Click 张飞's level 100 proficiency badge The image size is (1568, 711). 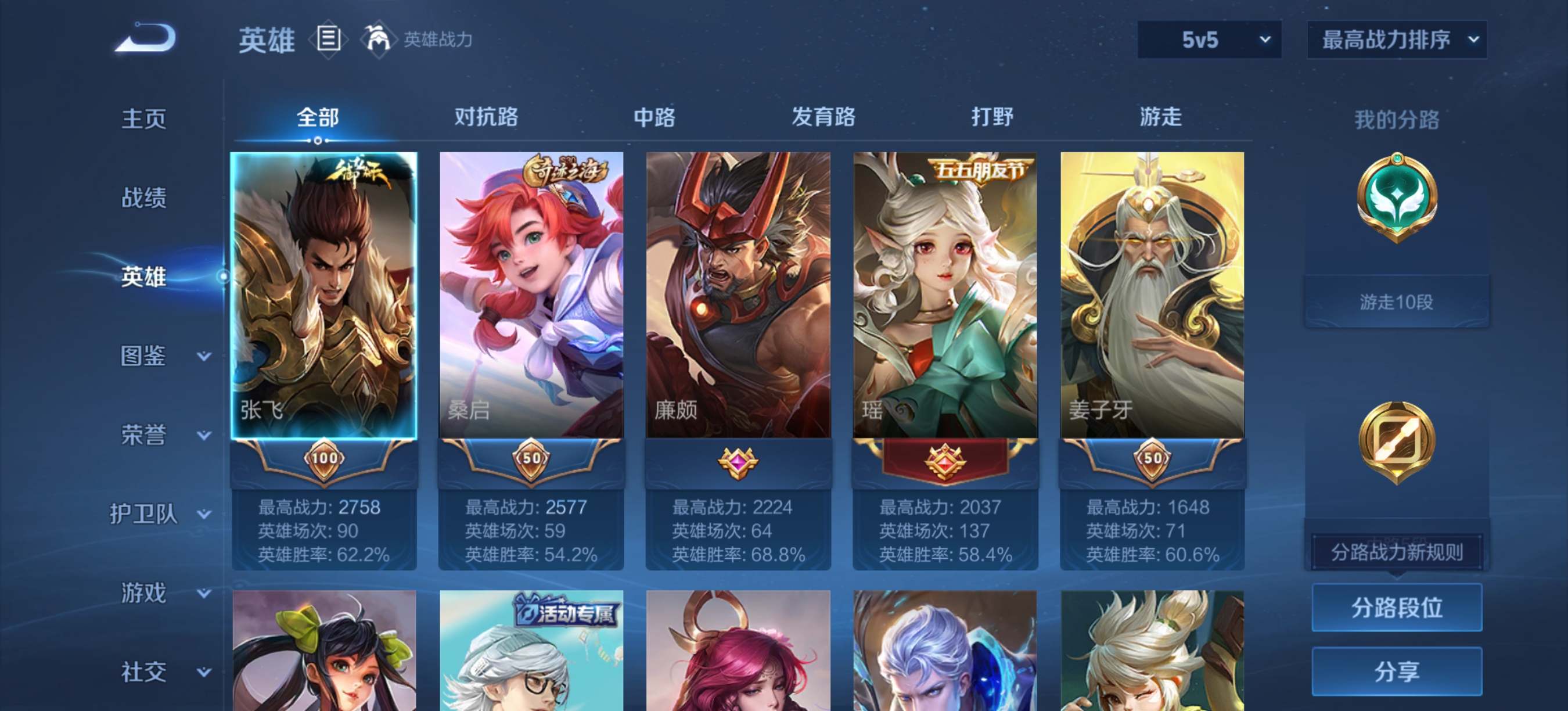pyautogui.click(x=325, y=461)
